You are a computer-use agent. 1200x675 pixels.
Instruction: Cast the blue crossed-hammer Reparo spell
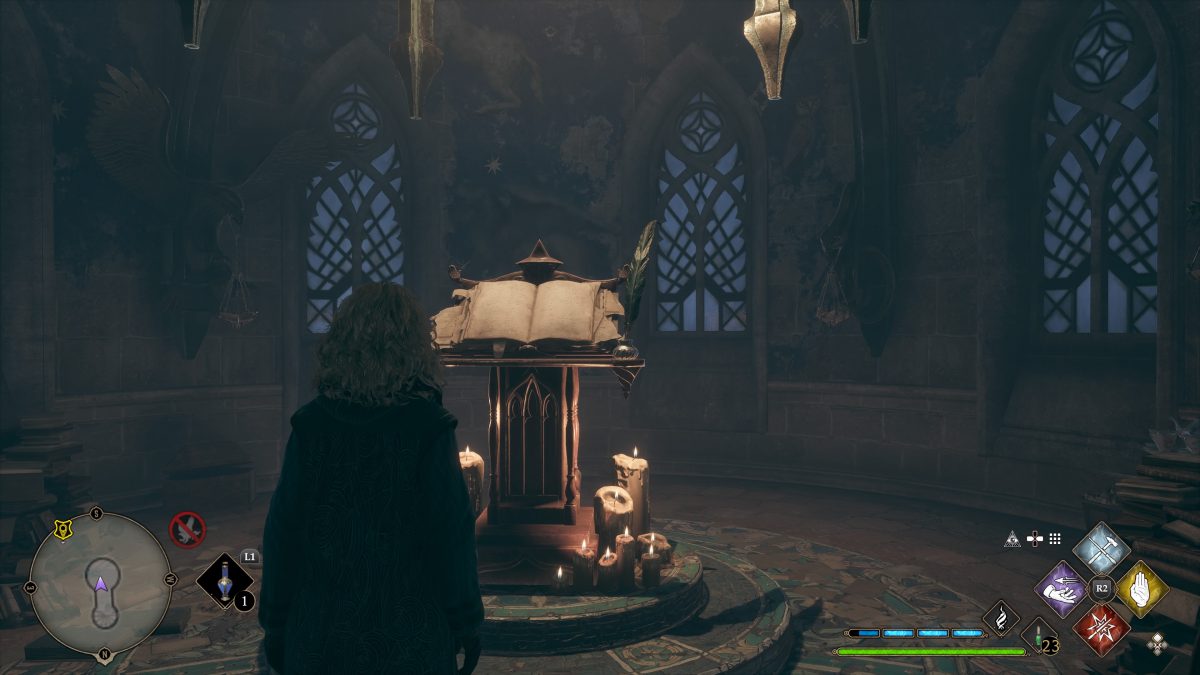[x=1101, y=549]
